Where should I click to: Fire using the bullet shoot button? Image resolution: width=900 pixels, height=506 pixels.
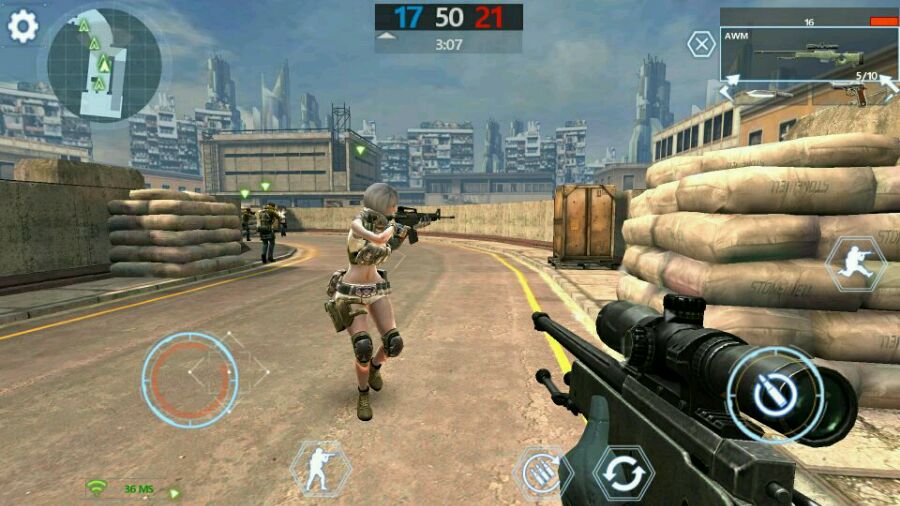coord(776,394)
